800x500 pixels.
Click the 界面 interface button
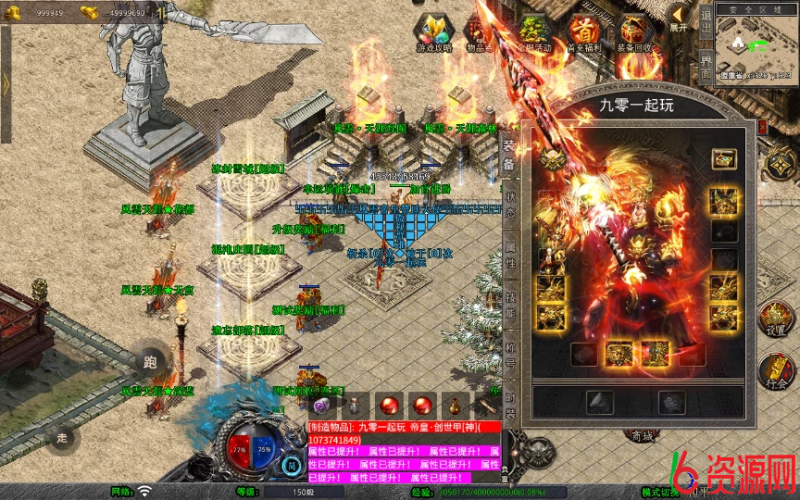click(706, 64)
